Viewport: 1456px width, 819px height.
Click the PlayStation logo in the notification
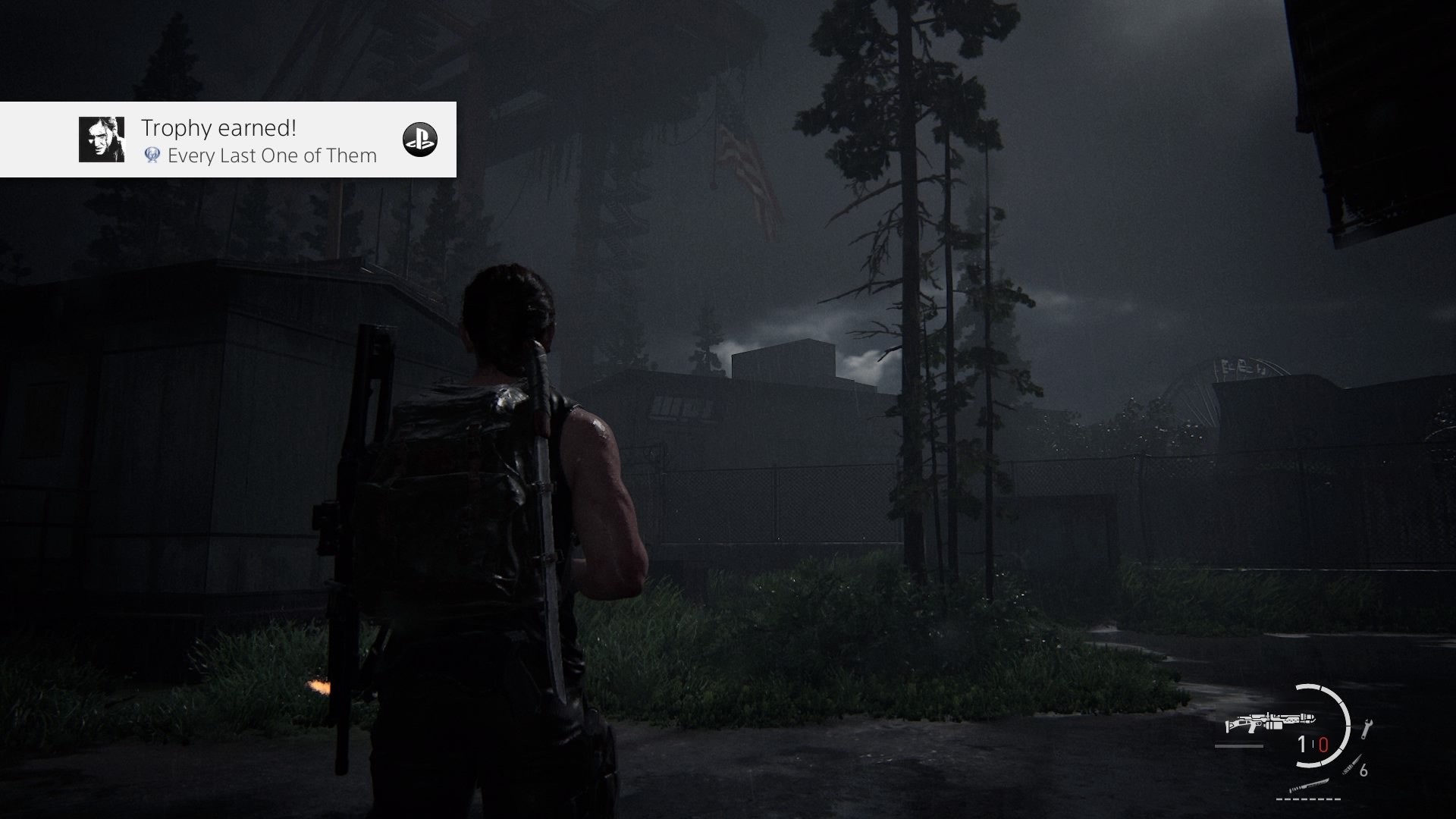(x=419, y=140)
